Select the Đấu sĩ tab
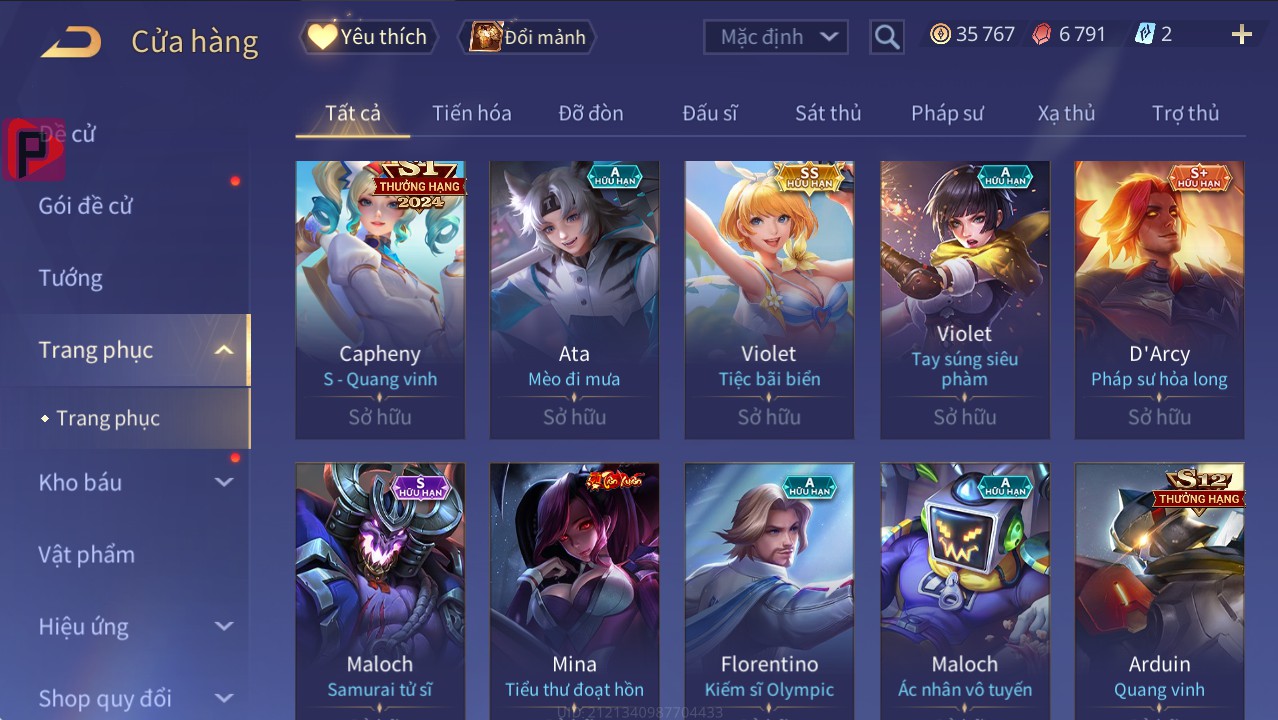The image size is (1278, 720). coord(710,113)
